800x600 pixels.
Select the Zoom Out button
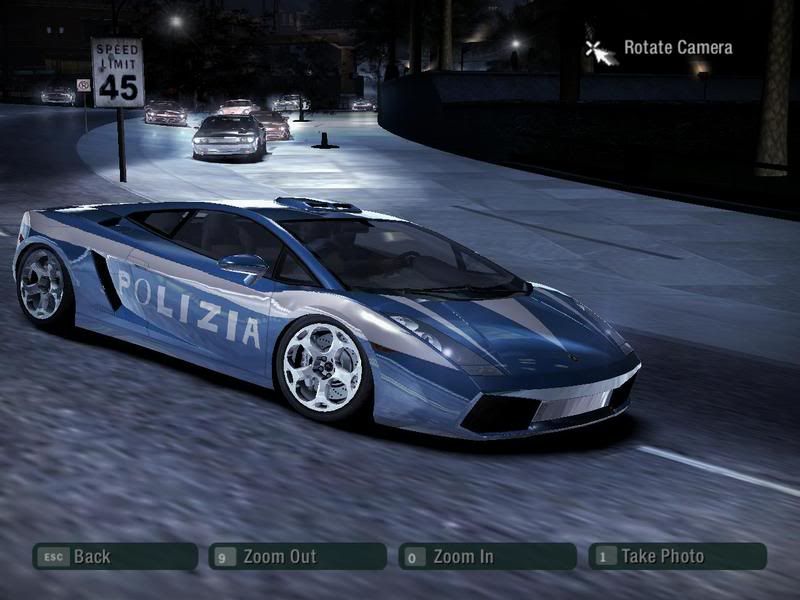[x=297, y=556]
